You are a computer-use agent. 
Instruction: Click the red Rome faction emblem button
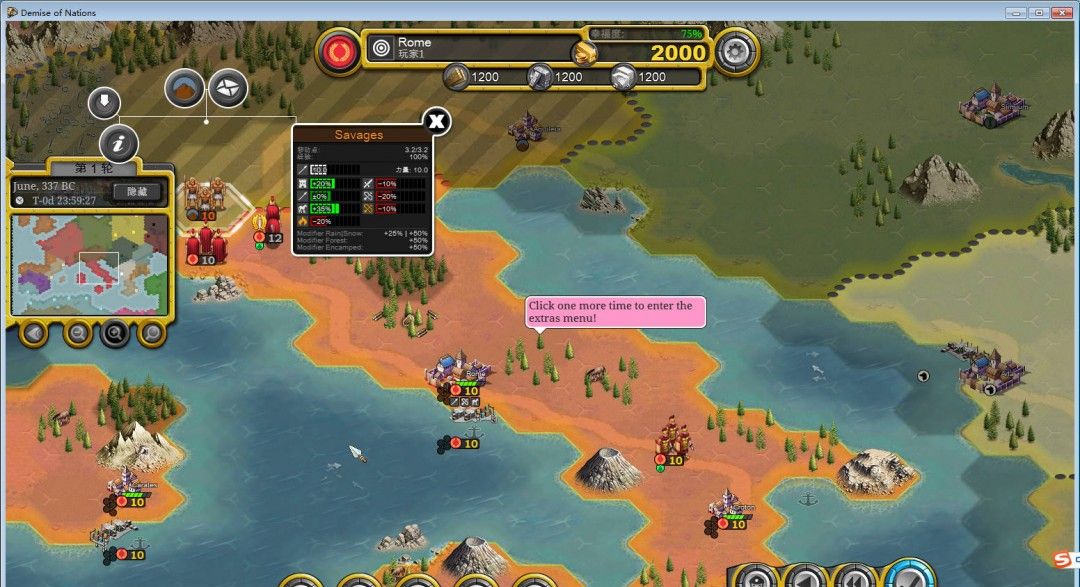339,51
